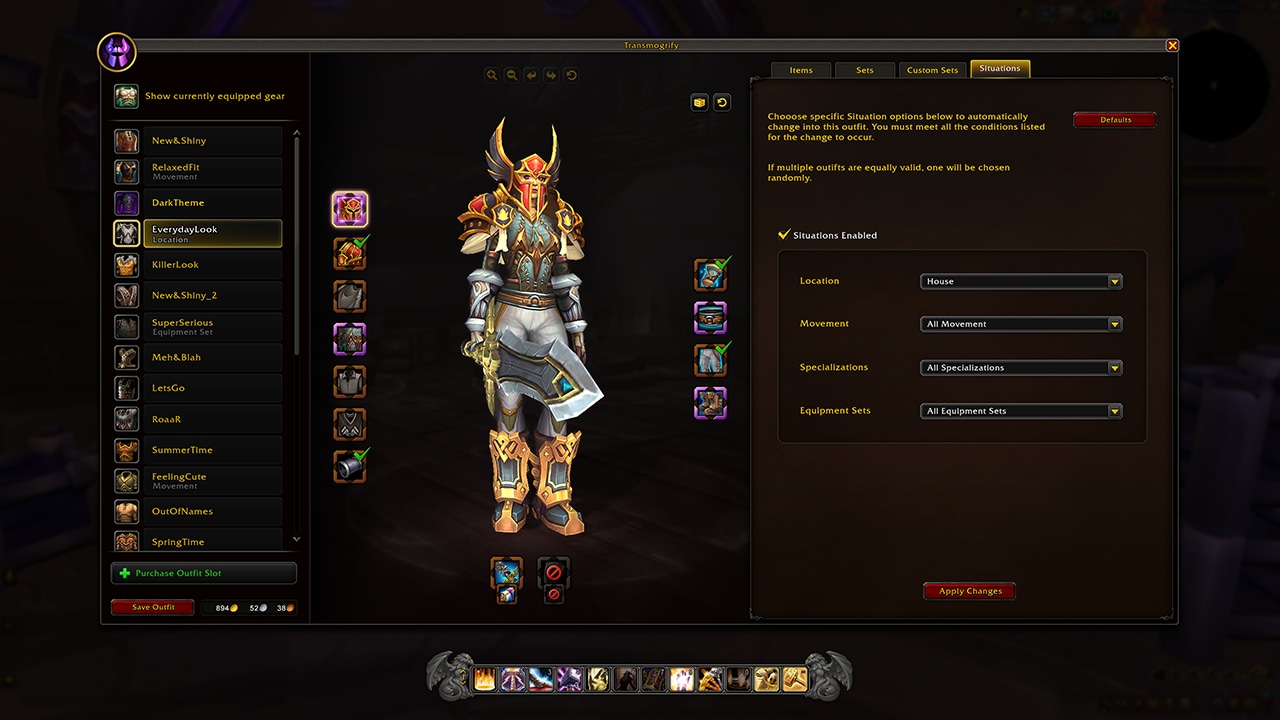Select the boots transmog slot
This screenshot has height=720, width=1280.
point(711,404)
